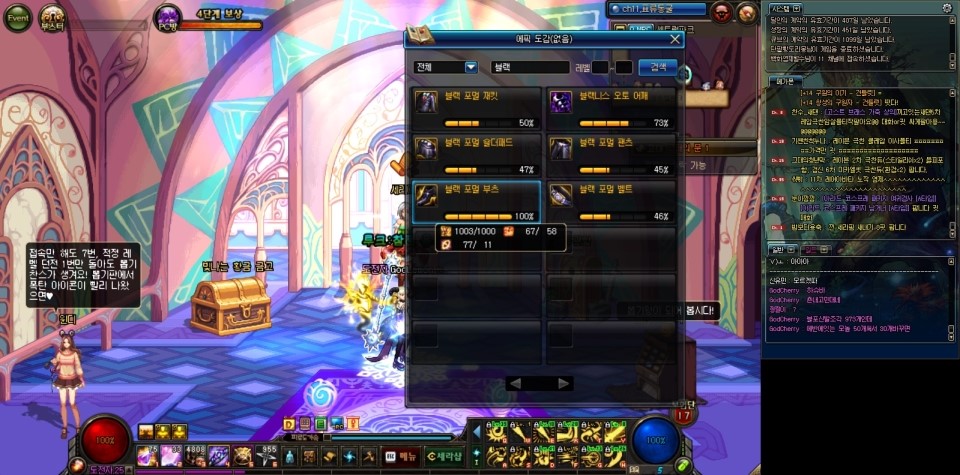This screenshot has width=960, height=475.
Task: Open the ESC 메뉴 button
Action: pyautogui.click(x=402, y=455)
